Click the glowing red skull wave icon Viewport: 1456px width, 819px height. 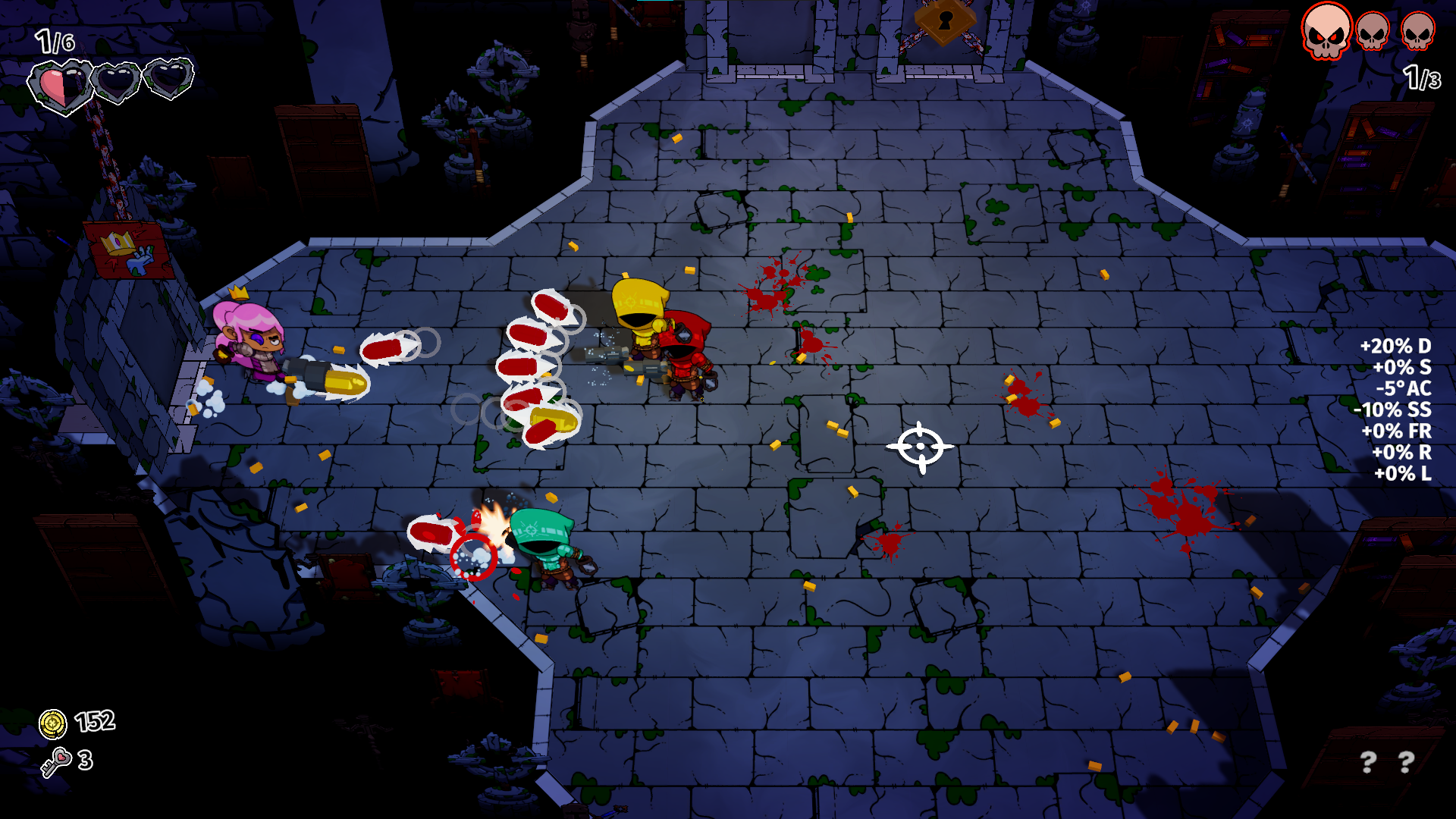coord(1326,30)
